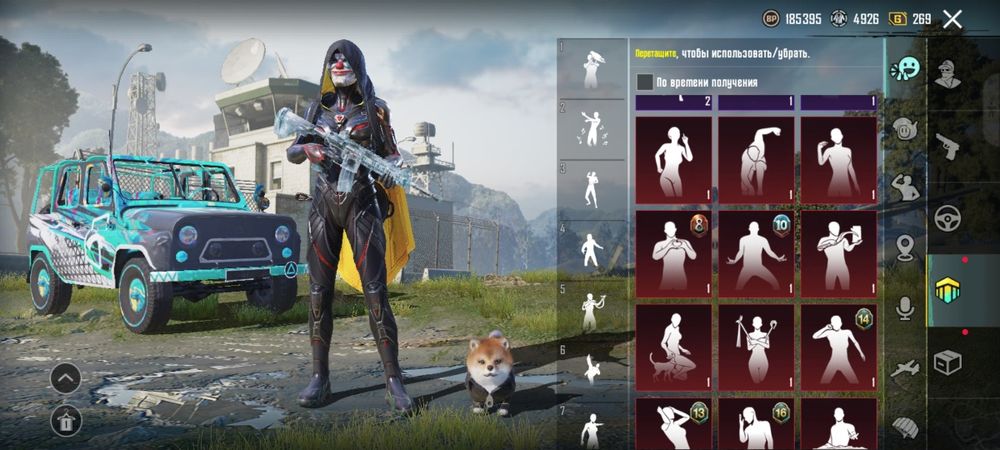Switch to the outfit tab with character head
This screenshot has width=1000, height=450.
pos(947,73)
